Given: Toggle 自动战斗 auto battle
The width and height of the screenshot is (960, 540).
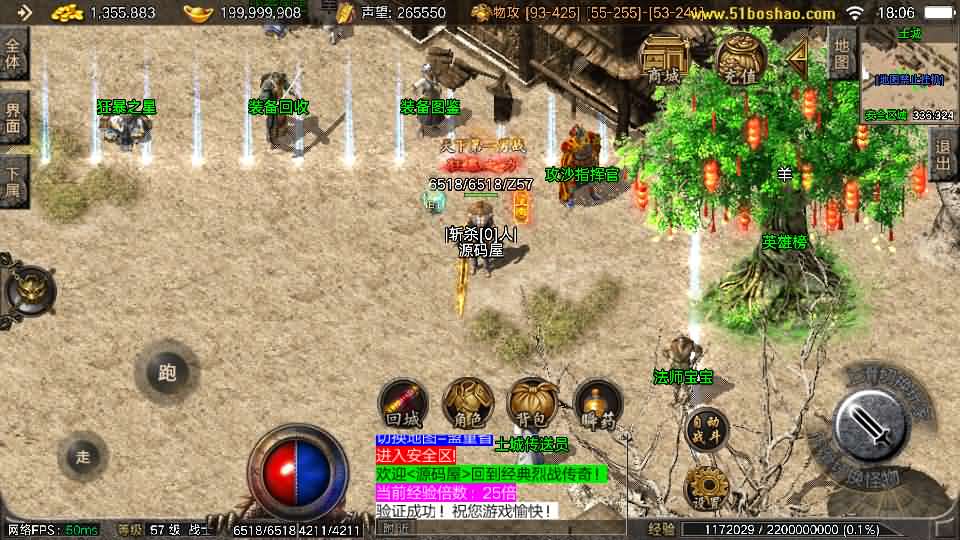Looking at the screenshot, I should (706, 429).
